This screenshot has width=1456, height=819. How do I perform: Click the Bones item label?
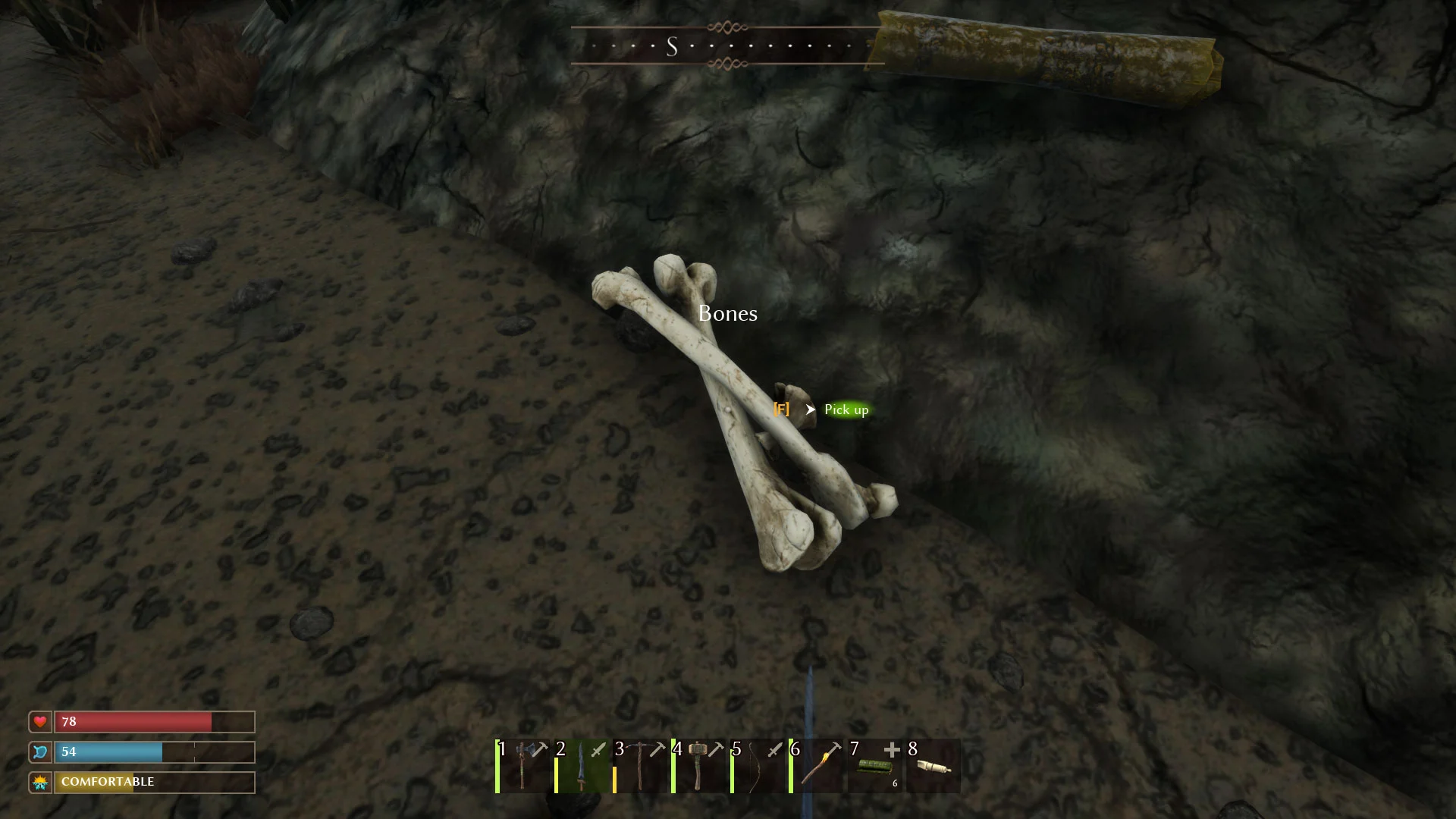(728, 313)
